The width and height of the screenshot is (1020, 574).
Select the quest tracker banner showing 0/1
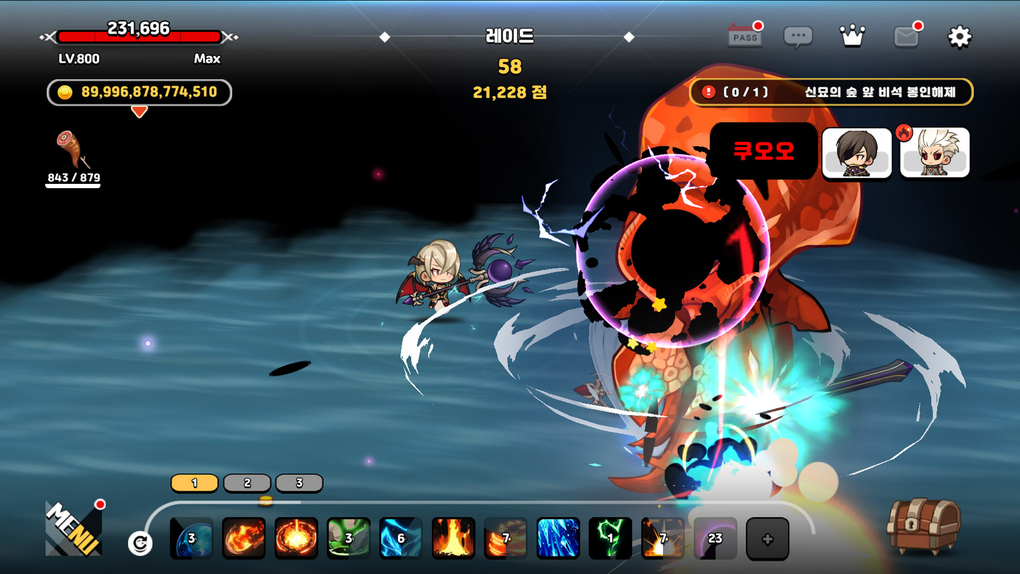pos(831,92)
